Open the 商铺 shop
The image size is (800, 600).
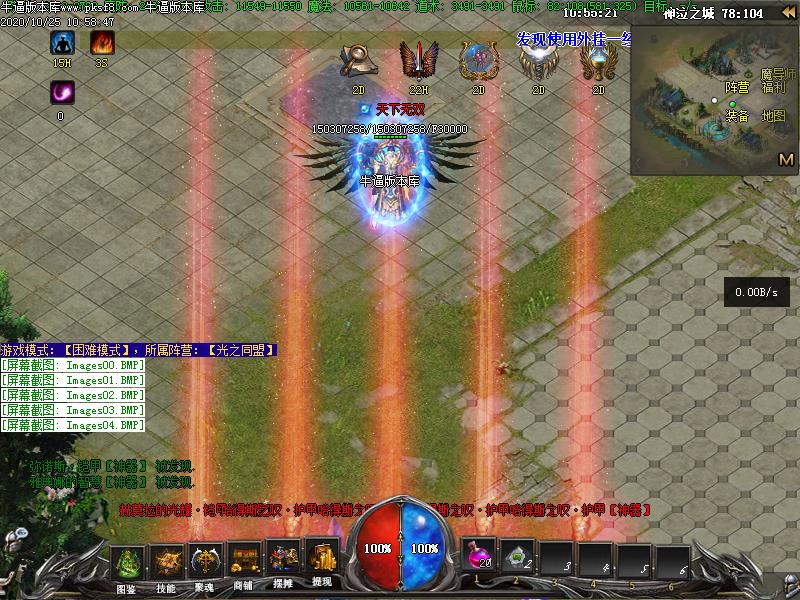pos(244,562)
